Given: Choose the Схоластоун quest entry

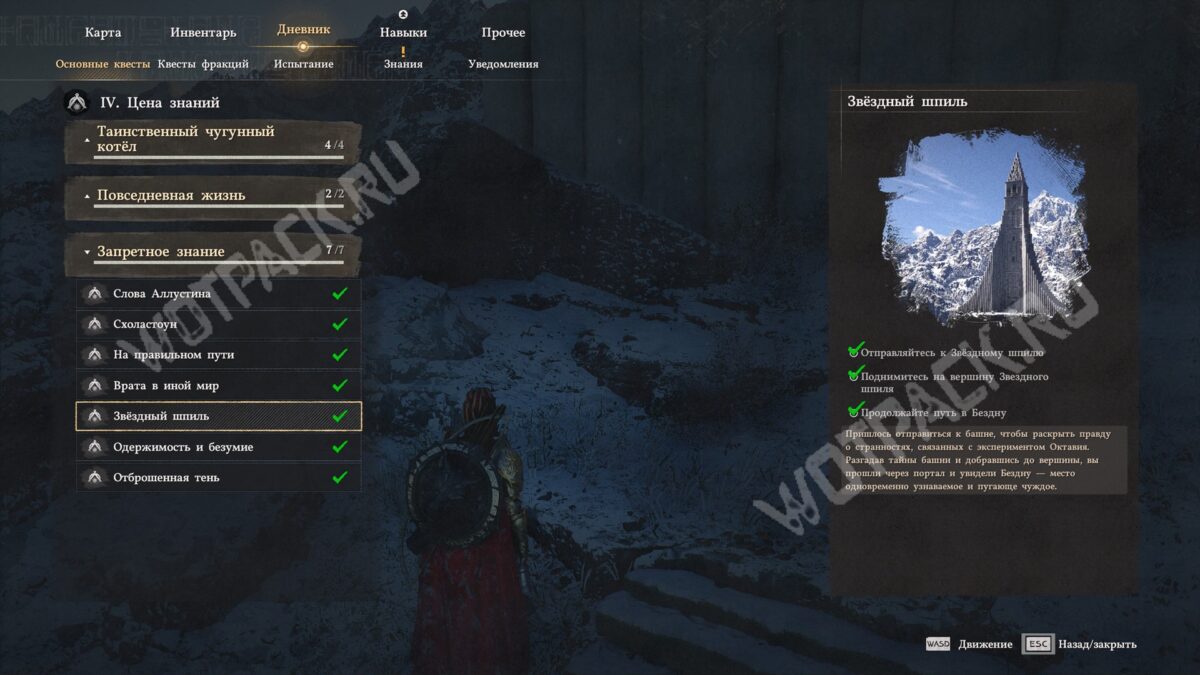Looking at the screenshot, I should [x=218, y=324].
